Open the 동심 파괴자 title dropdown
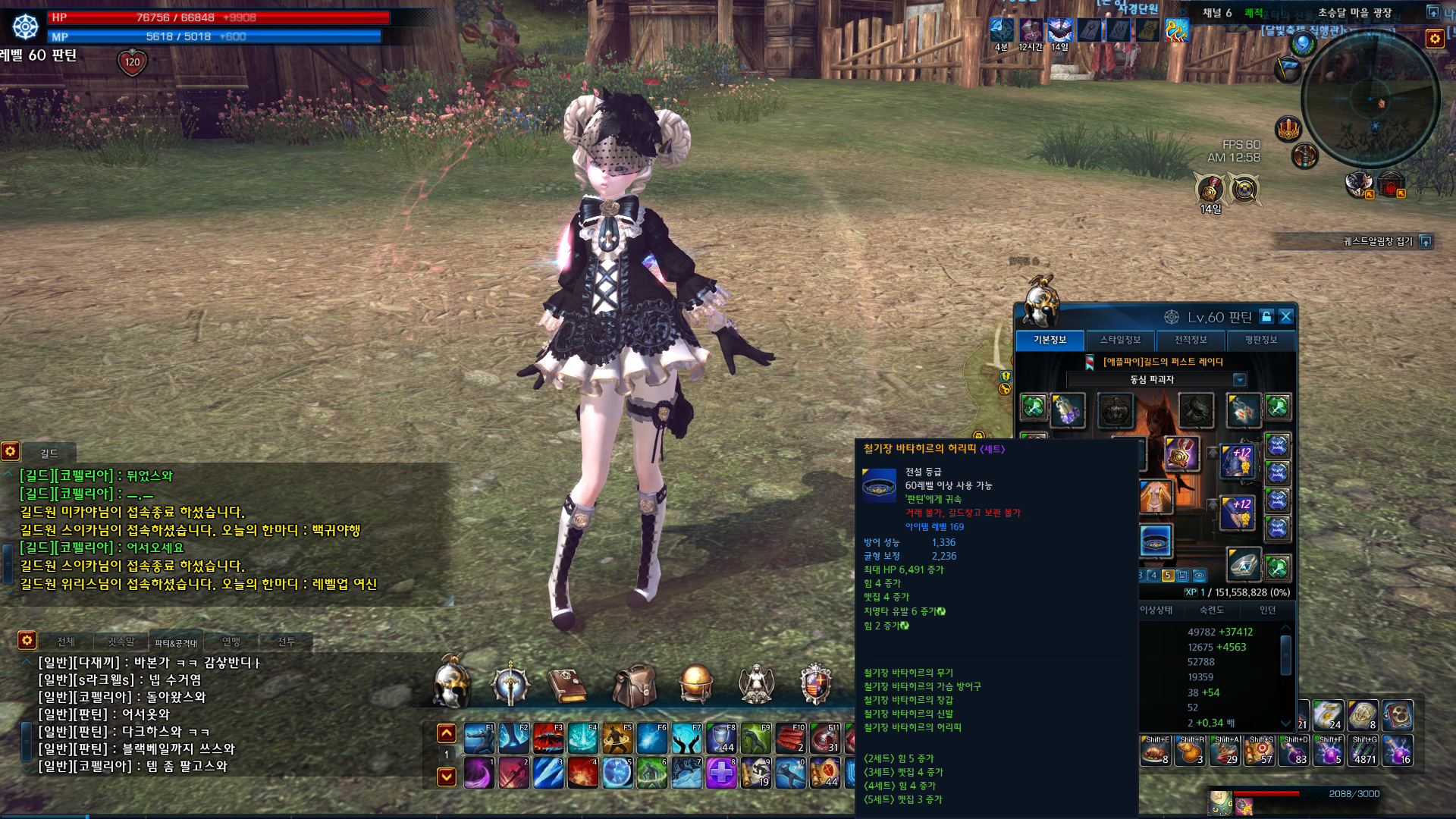The image size is (1456, 819). [1239, 380]
